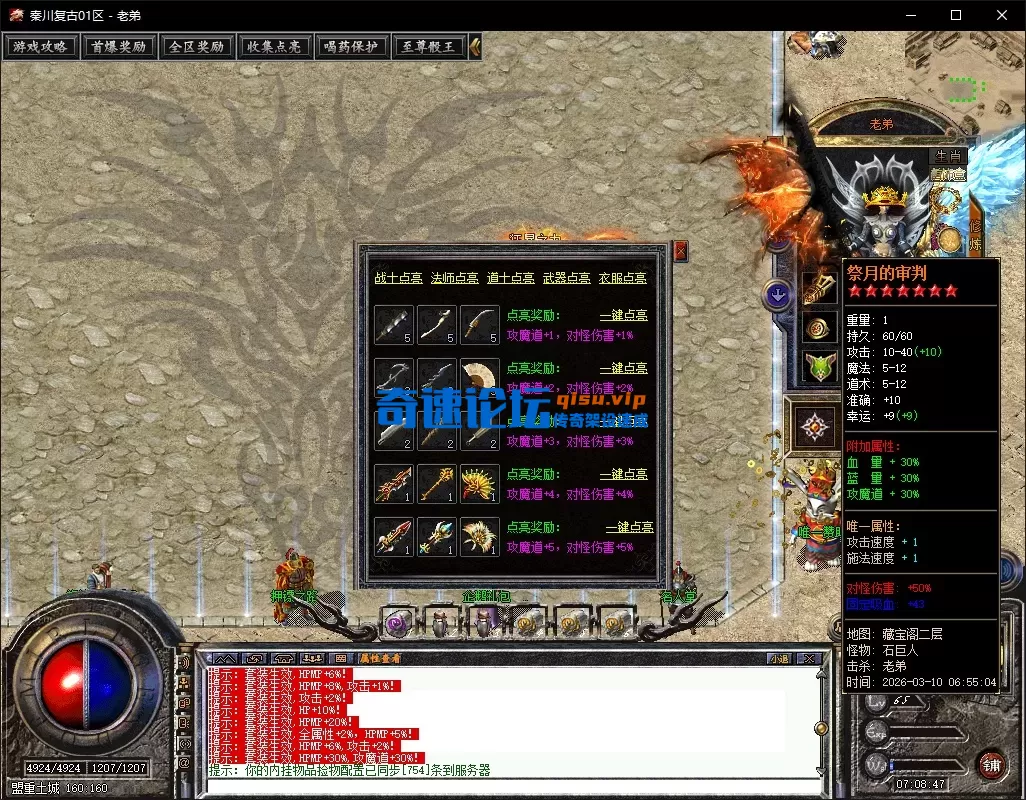Screen dimensions: 1026x800
Task: Switch to the 武器点亮 tab
Action: (566, 278)
